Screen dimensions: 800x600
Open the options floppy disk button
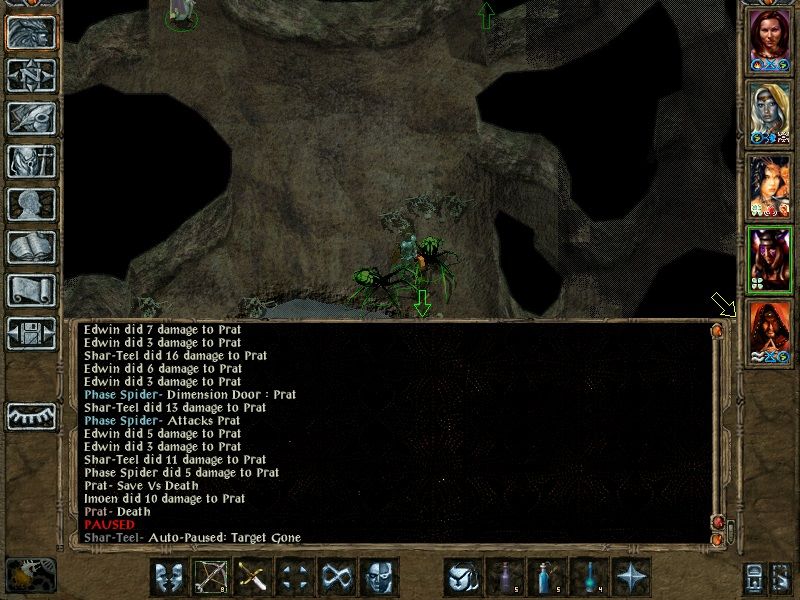pyautogui.click(x=31, y=333)
